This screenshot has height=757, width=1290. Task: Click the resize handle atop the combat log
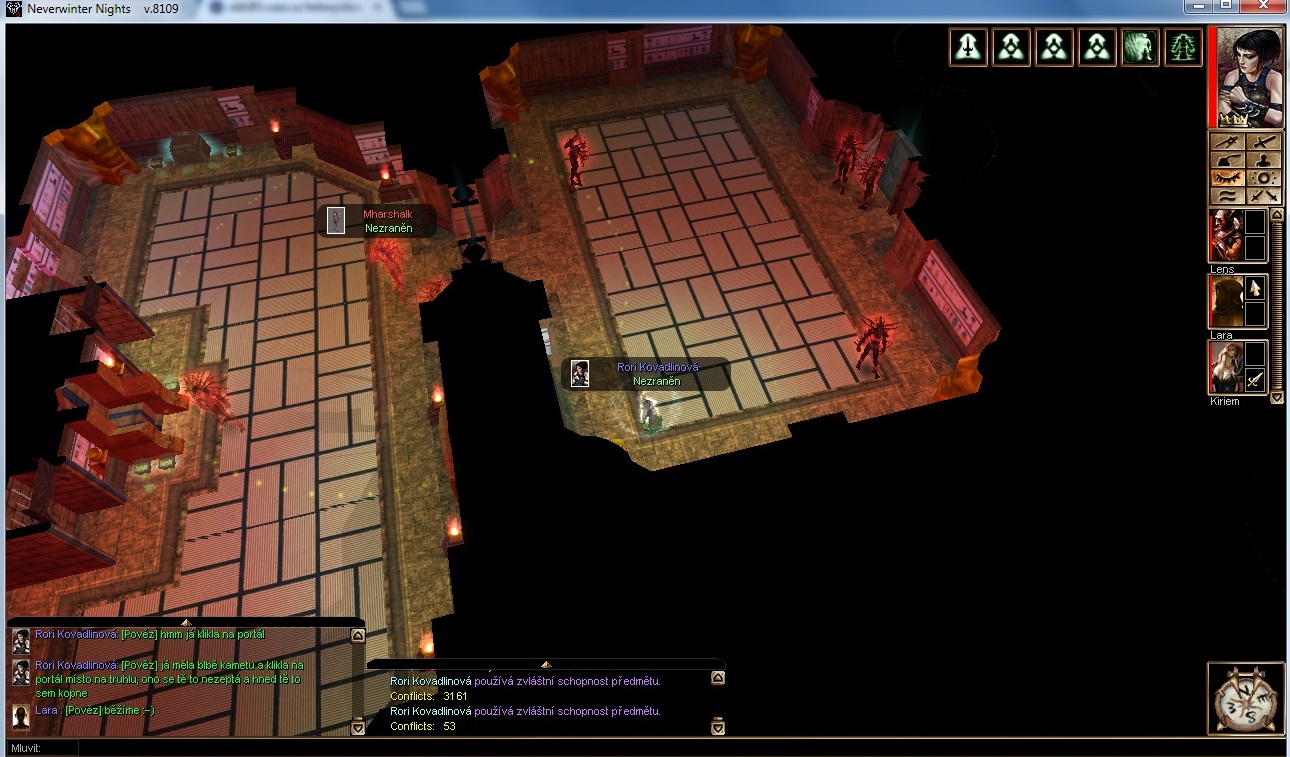546,664
